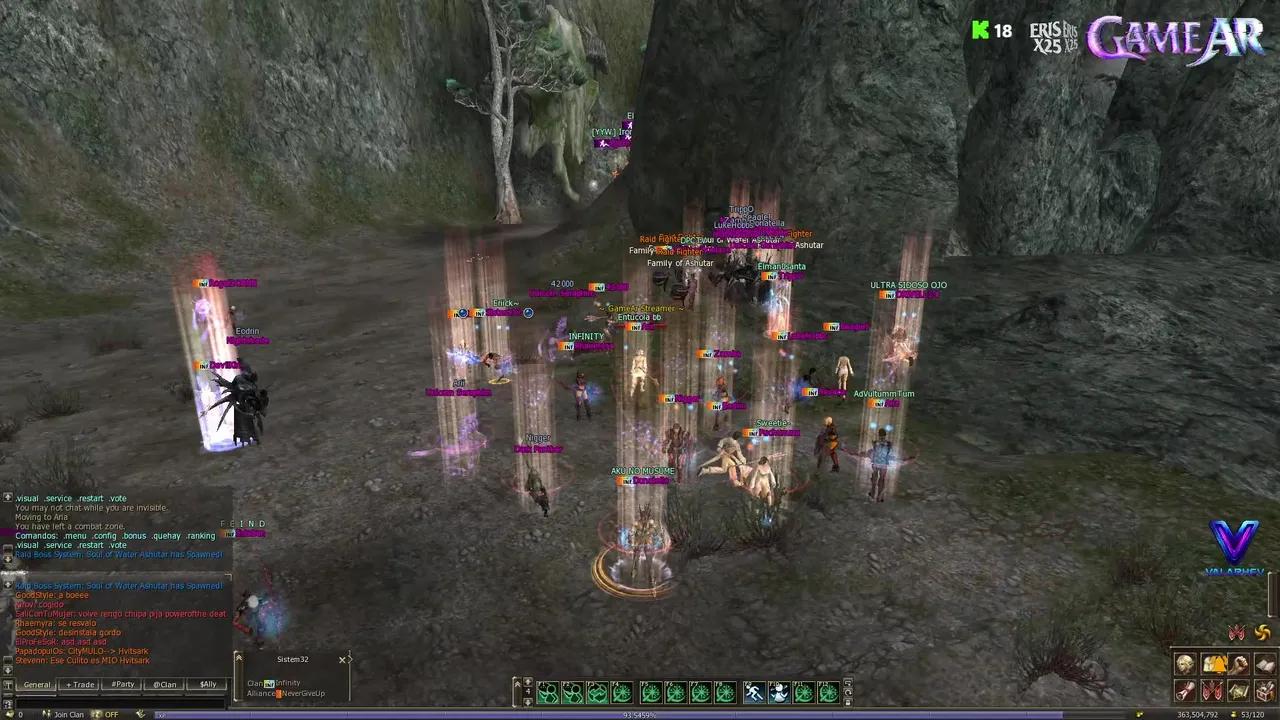This screenshot has width=1280, height=720.
Task: Activate the F3 hotbar skill
Action: point(597,692)
